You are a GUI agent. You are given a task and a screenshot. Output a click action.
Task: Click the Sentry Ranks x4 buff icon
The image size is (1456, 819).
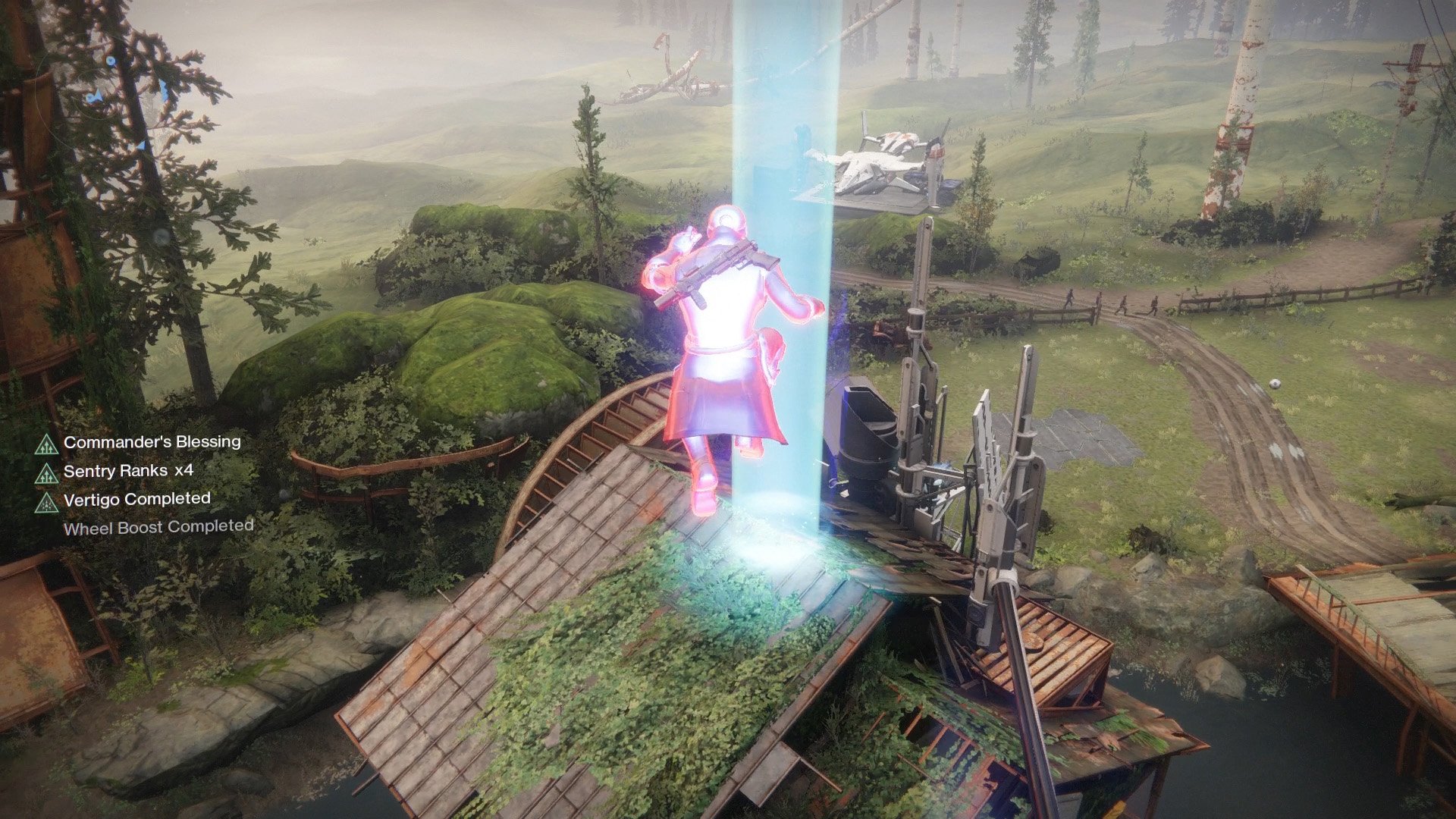(x=47, y=473)
